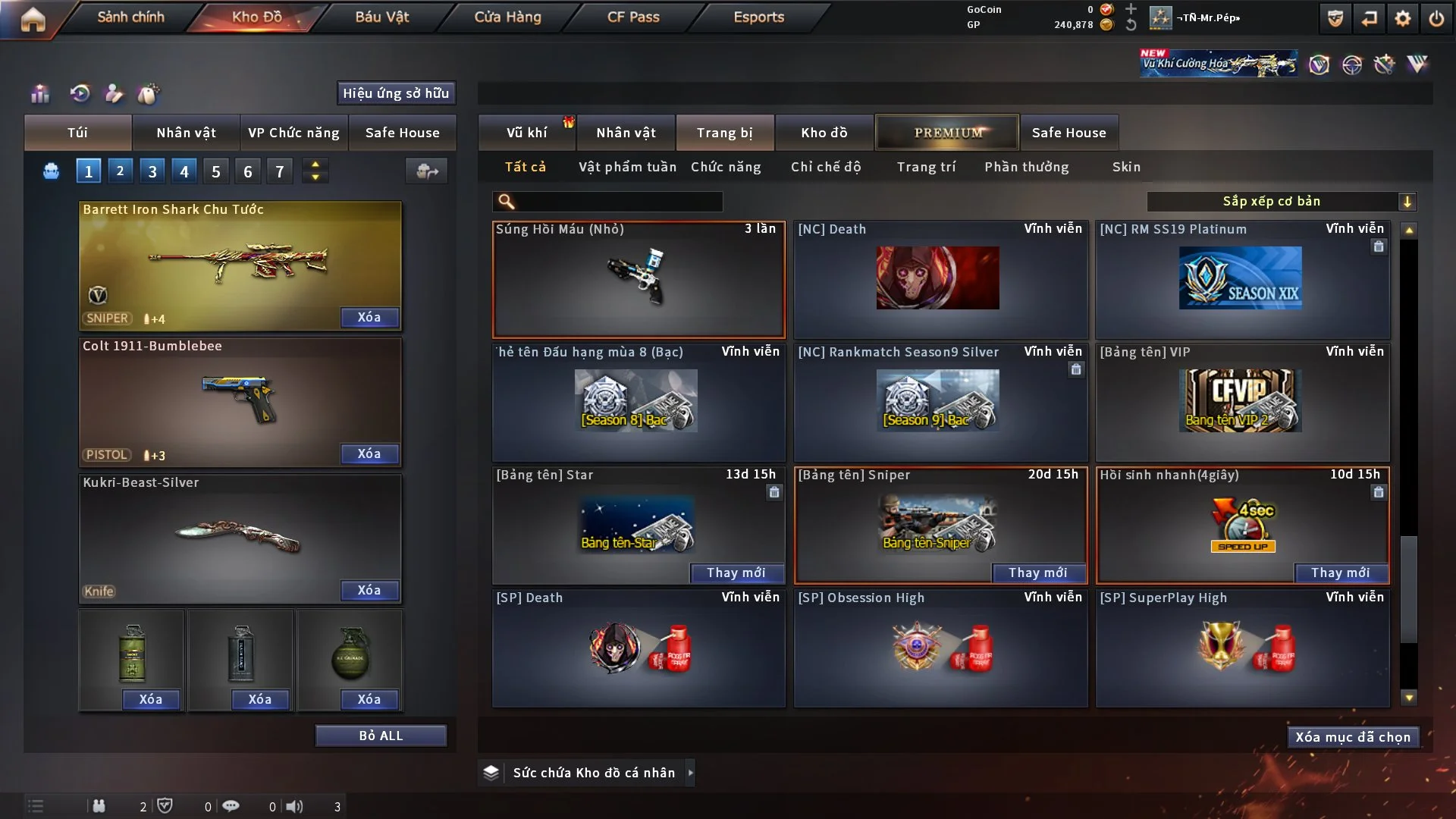The image size is (1456, 819).
Task: Open the Sắp xếp cơ bản dropdown
Action: point(1281,202)
